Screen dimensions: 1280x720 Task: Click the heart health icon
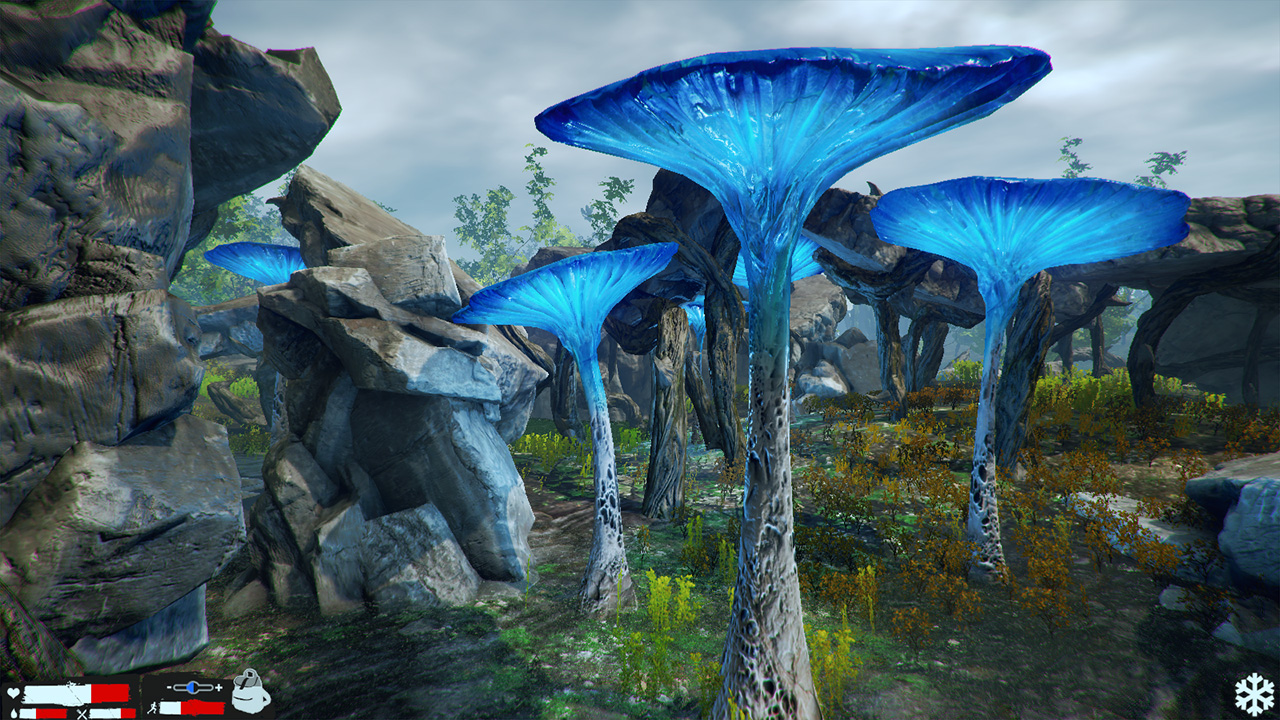coord(12,692)
